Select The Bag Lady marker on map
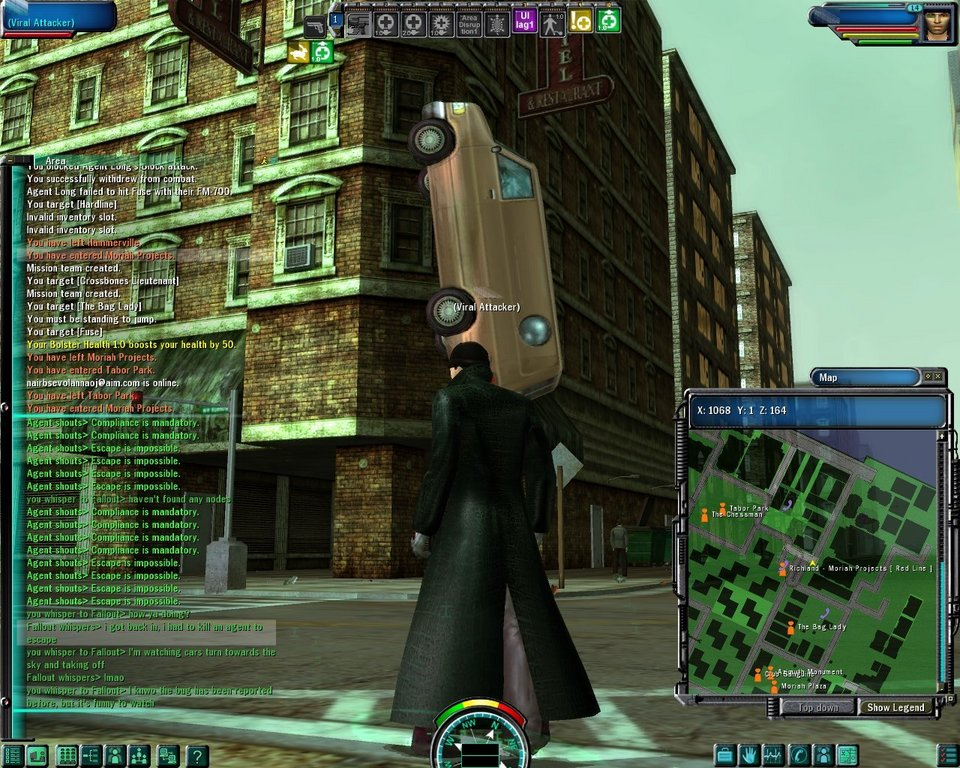960x768 pixels. 791,628
